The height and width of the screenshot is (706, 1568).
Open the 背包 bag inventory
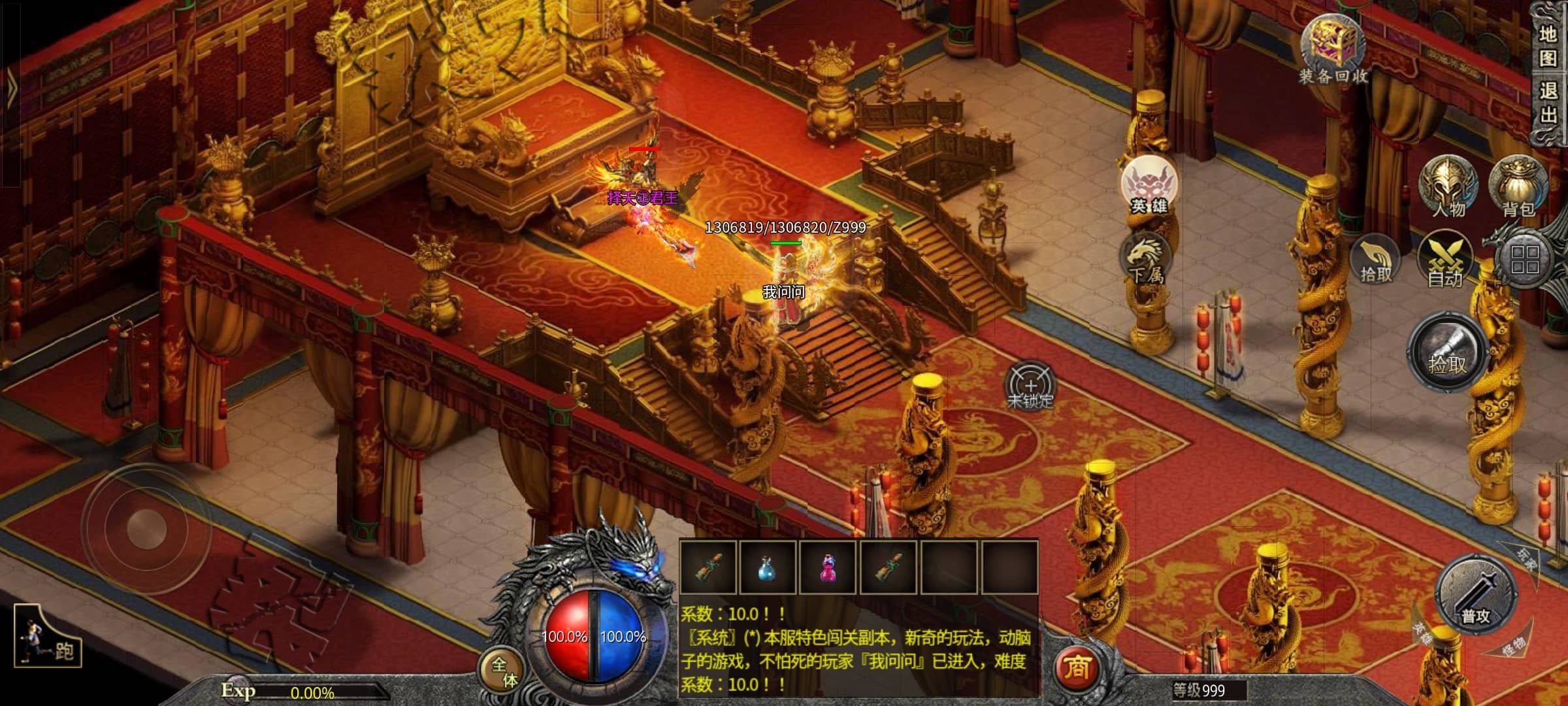tap(1518, 185)
